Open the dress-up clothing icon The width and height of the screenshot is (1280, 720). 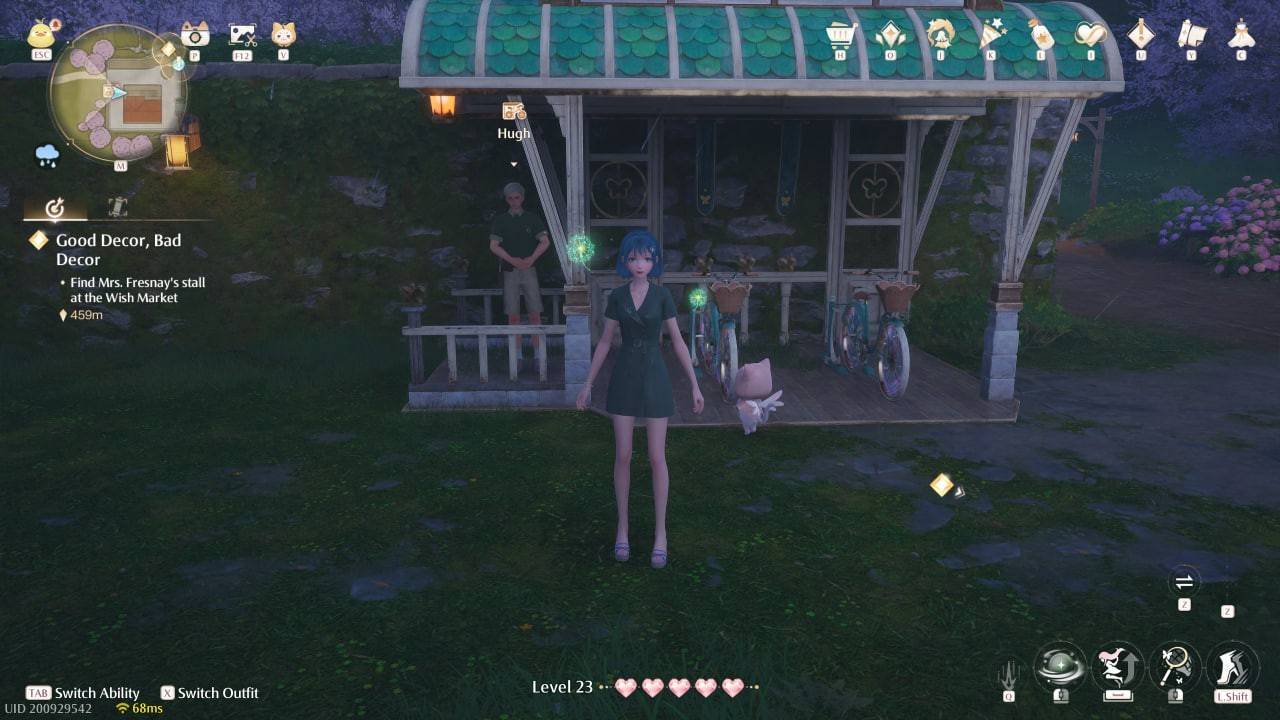coord(1240,34)
